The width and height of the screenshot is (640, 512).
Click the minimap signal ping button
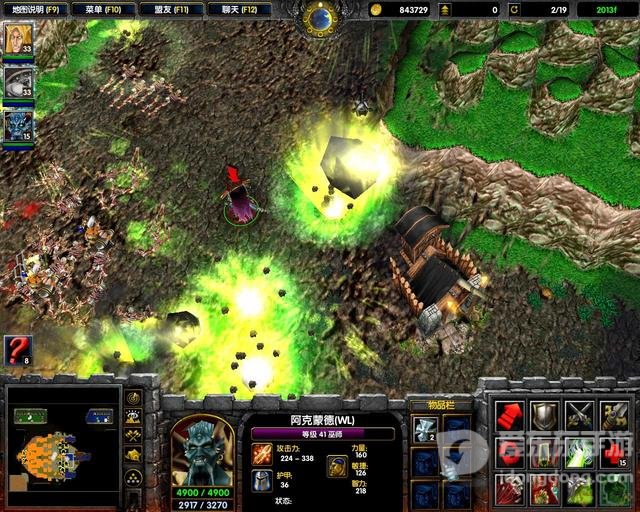133,397
